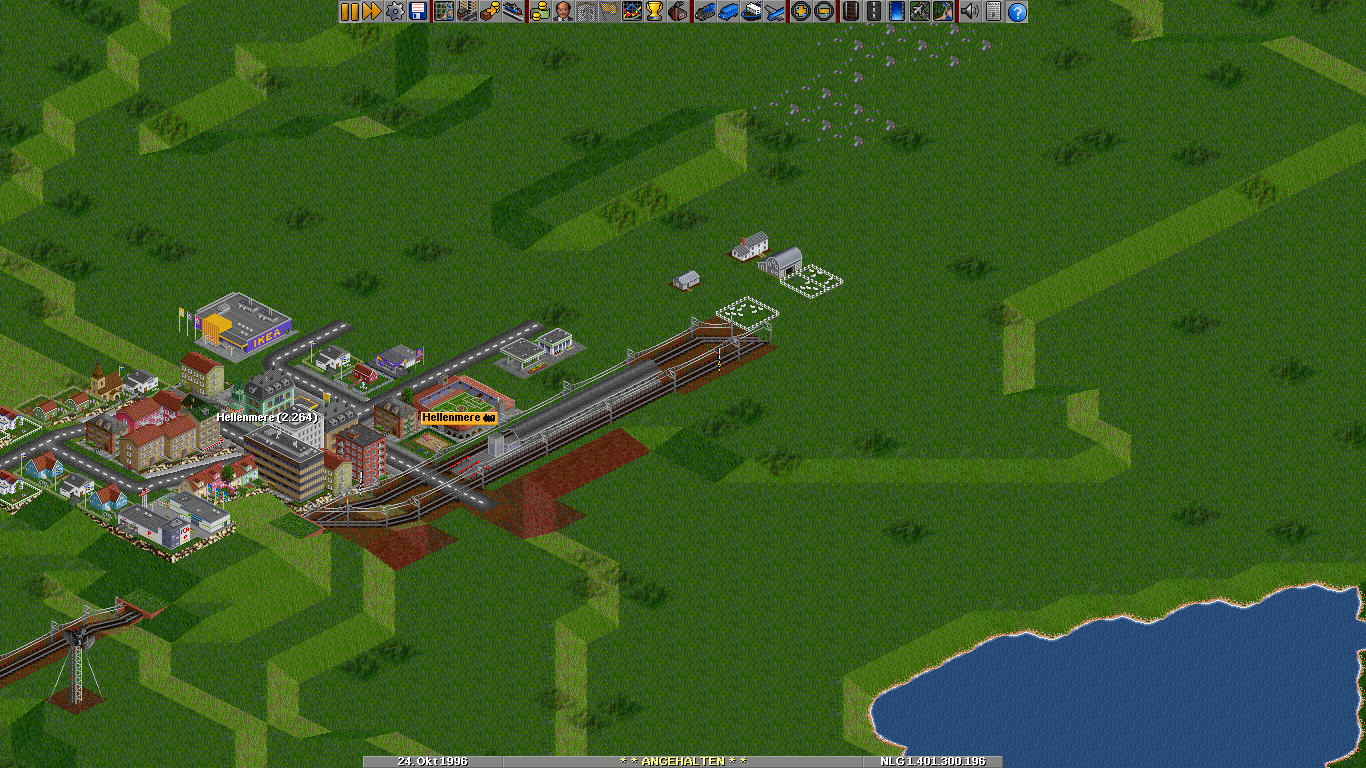Show the world map menu
The height and width of the screenshot is (768, 1366).
coord(443,12)
